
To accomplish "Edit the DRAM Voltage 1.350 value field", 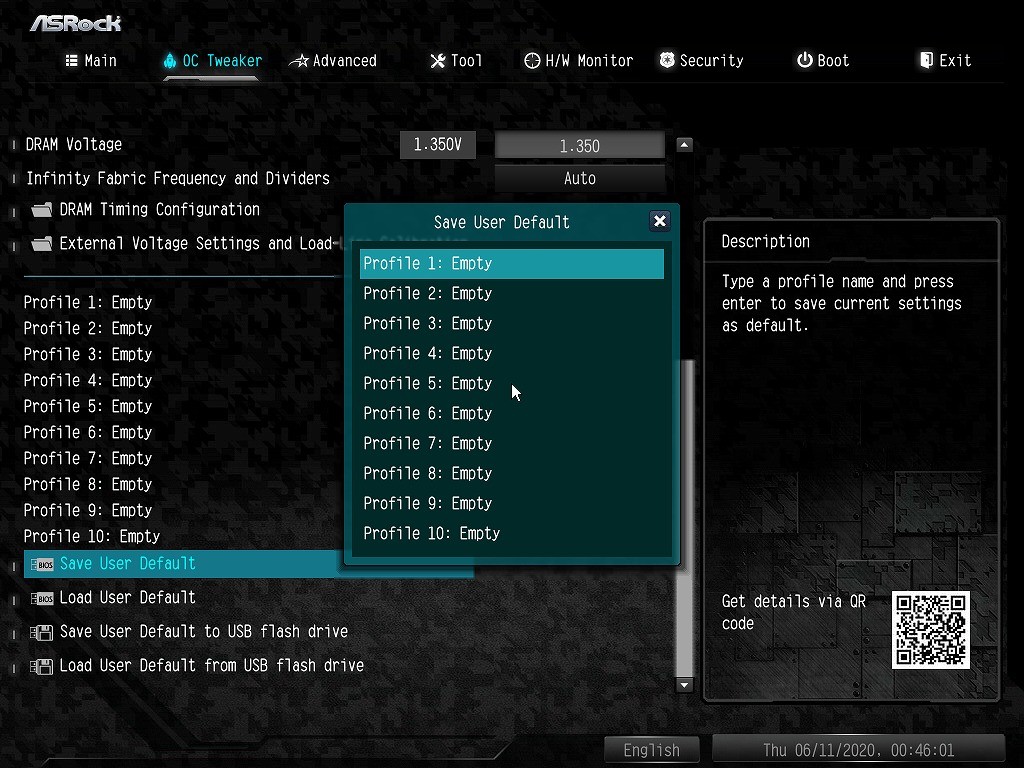I will [x=580, y=146].
